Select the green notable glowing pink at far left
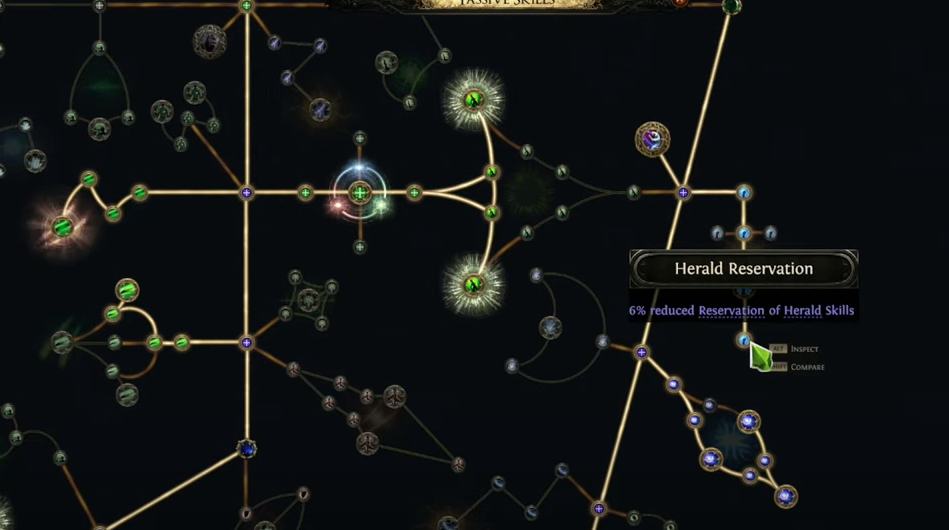This screenshot has width=949, height=530. coord(62,226)
